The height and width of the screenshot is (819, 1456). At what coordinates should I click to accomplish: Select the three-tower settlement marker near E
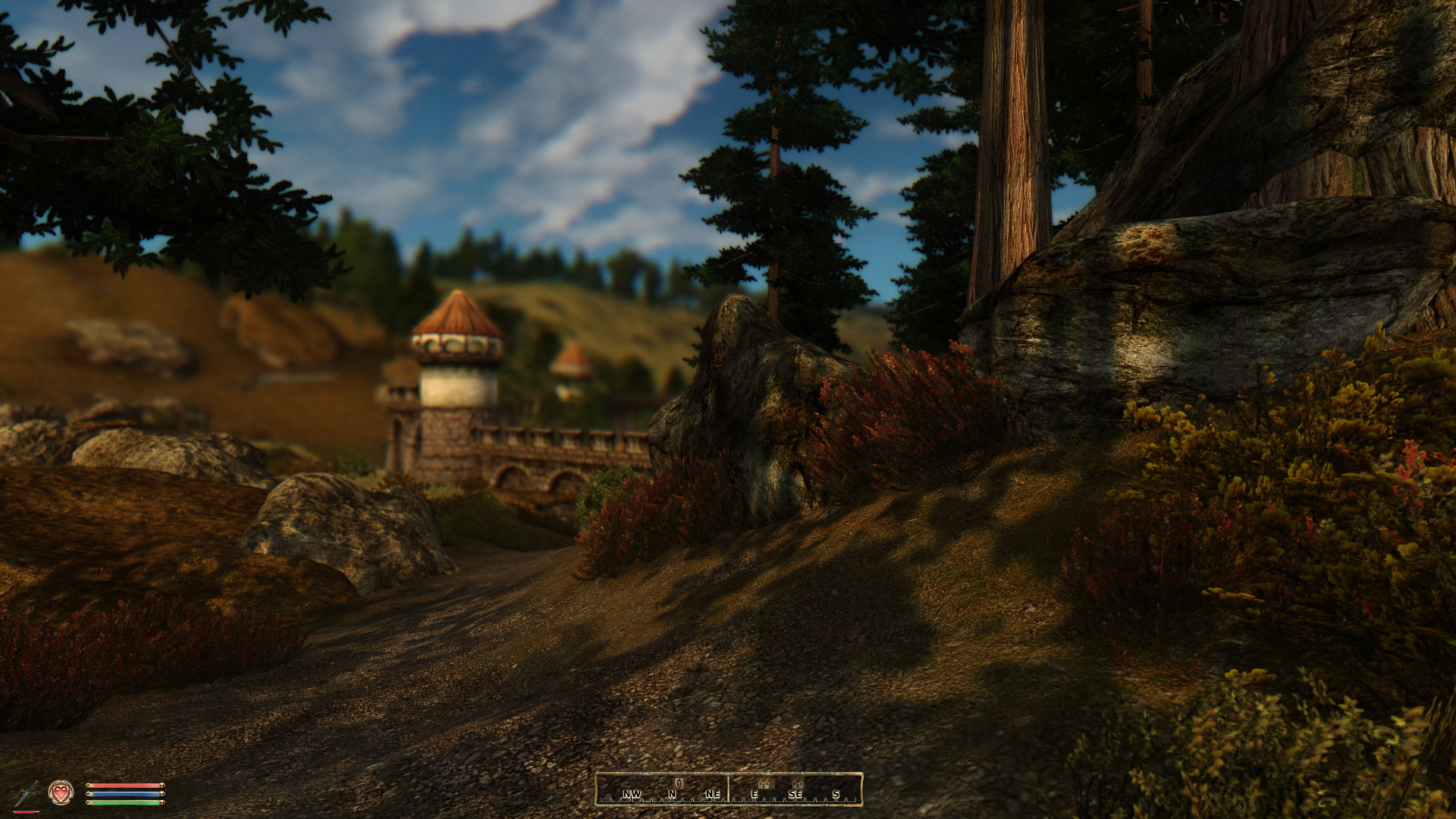[766, 784]
